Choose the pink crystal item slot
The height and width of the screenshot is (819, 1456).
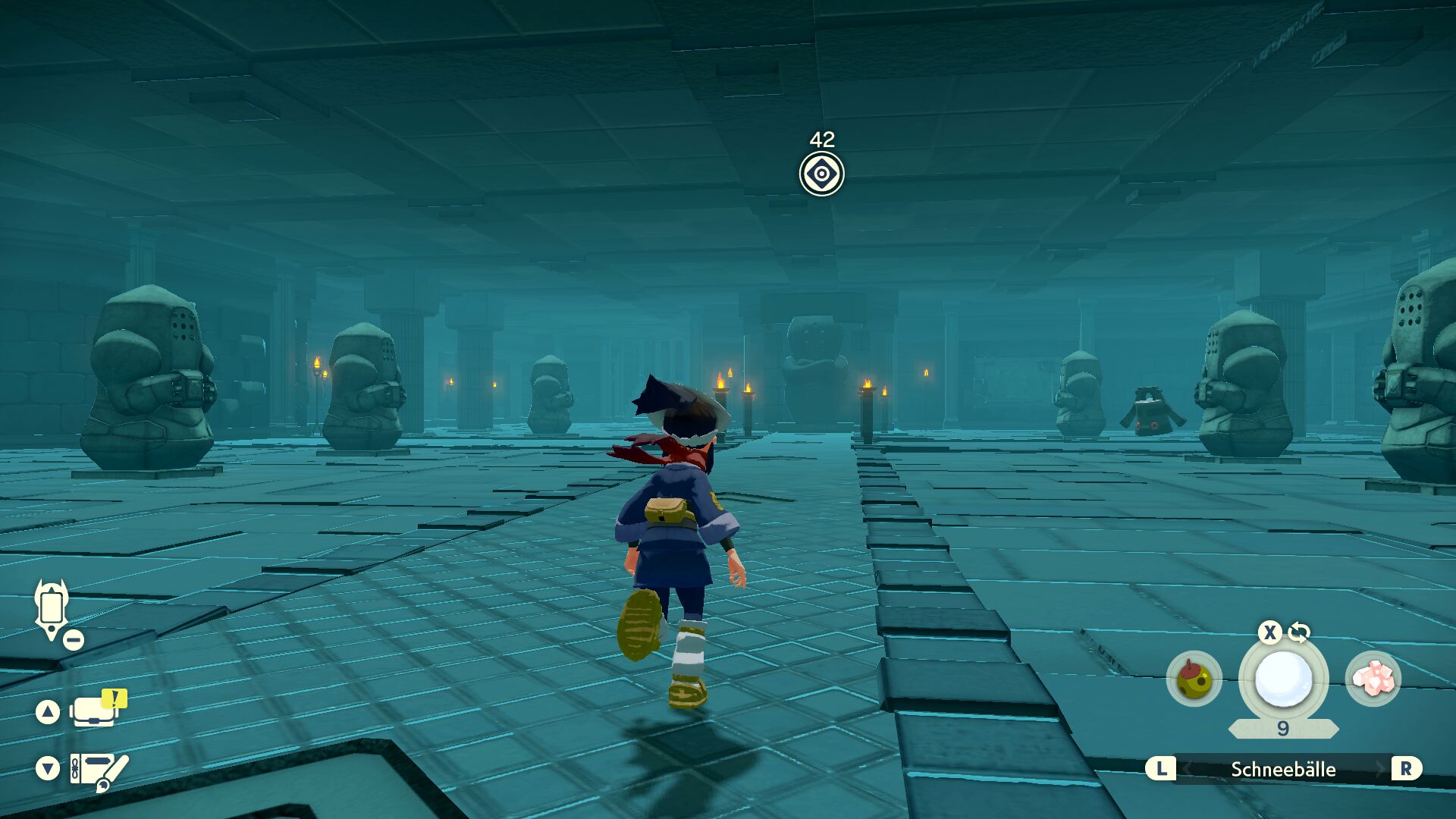1373,679
